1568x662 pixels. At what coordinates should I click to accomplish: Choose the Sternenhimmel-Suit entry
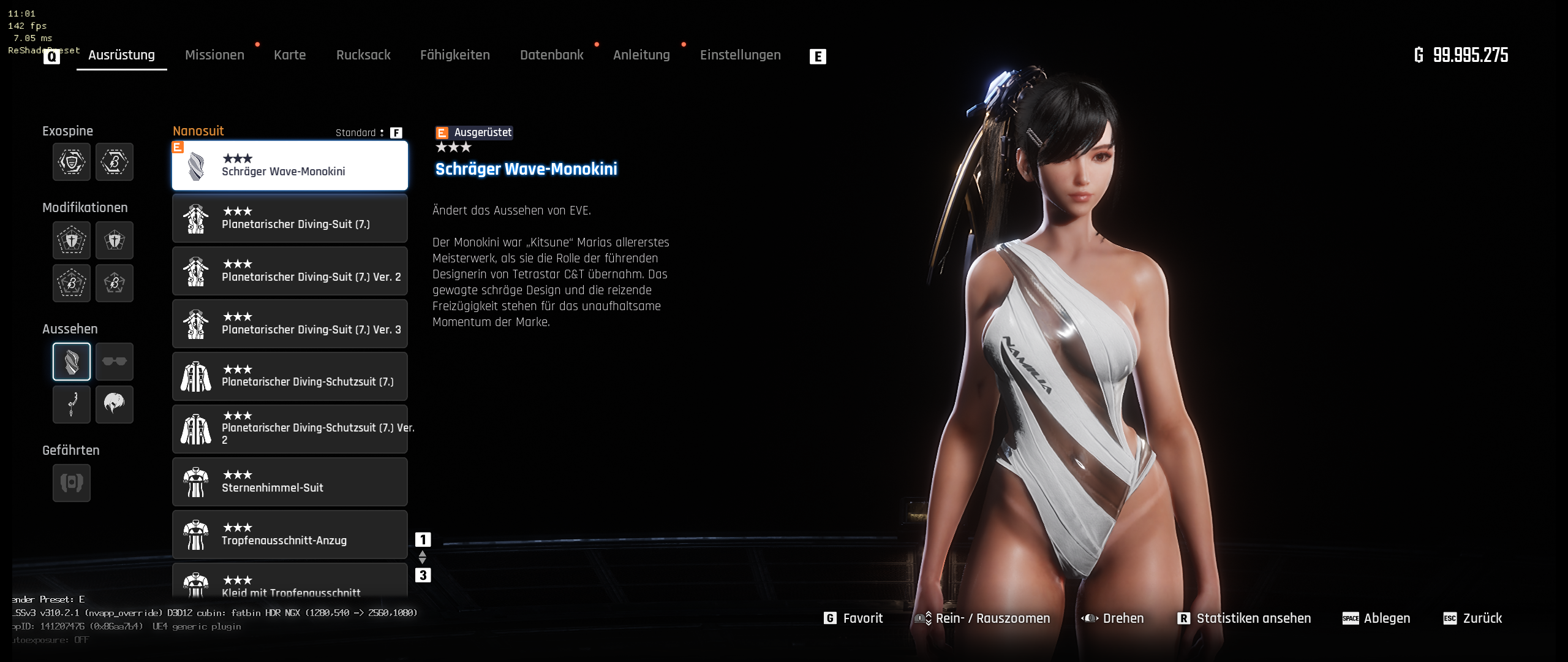pyautogui.click(x=290, y=482)
